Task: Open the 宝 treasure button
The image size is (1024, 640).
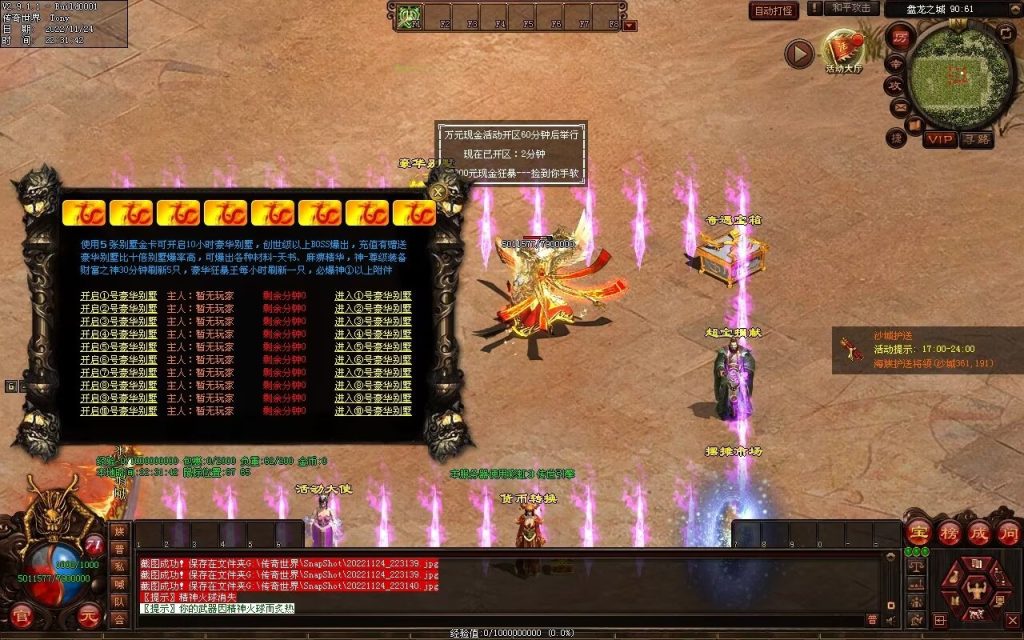Action: point(917,532)
